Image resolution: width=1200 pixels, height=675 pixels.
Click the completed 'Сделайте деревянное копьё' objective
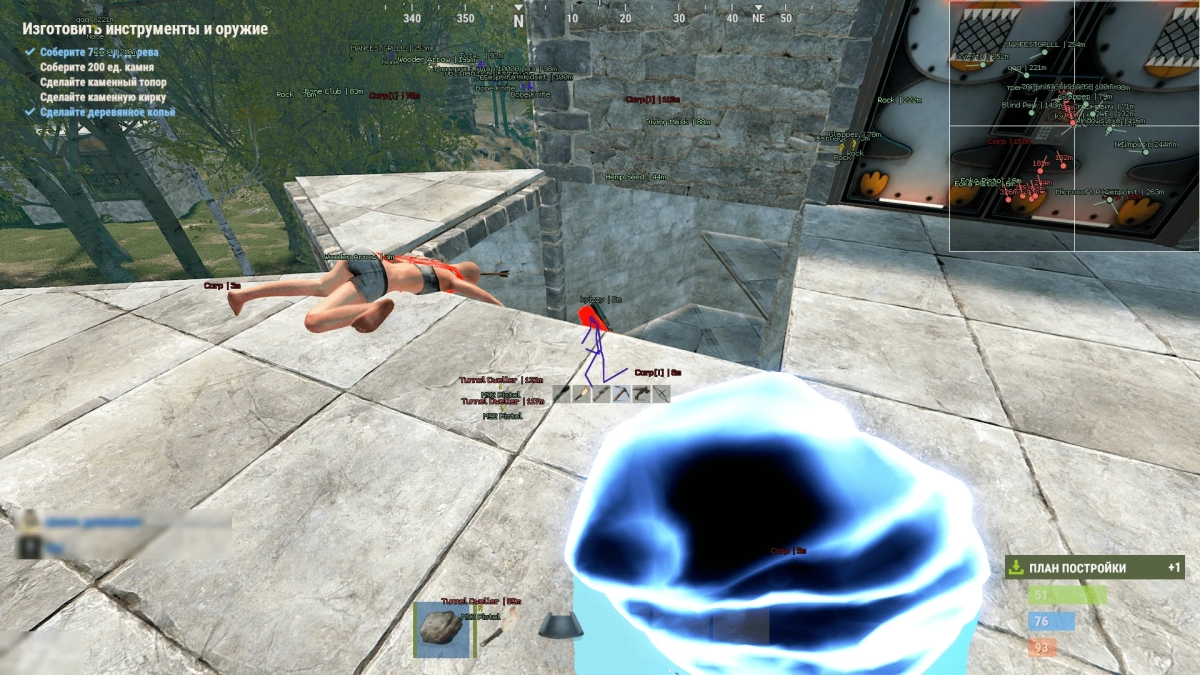[107, 112]
